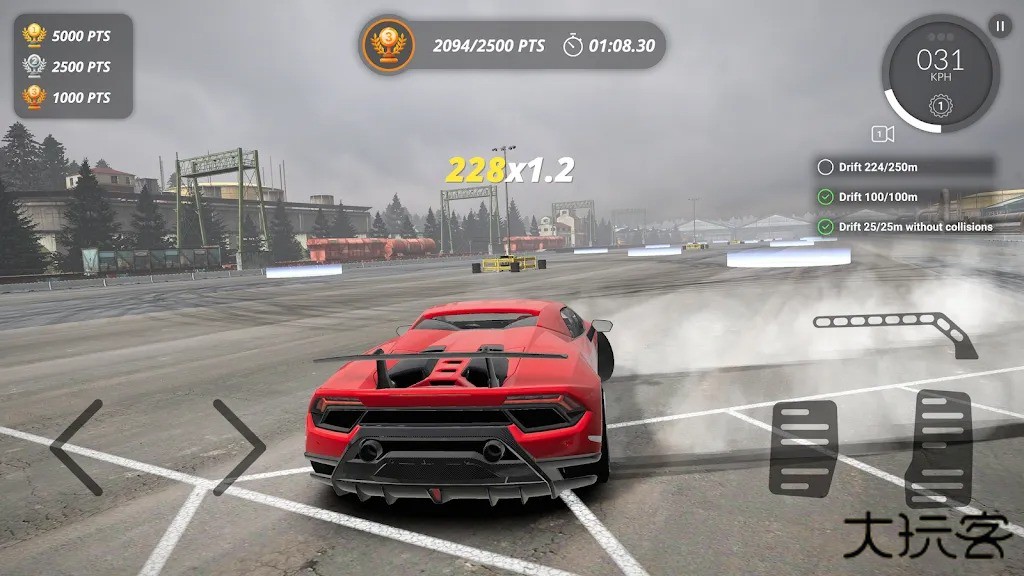Switch the camera view
1024x576 pixels.
tap(882, 134)
